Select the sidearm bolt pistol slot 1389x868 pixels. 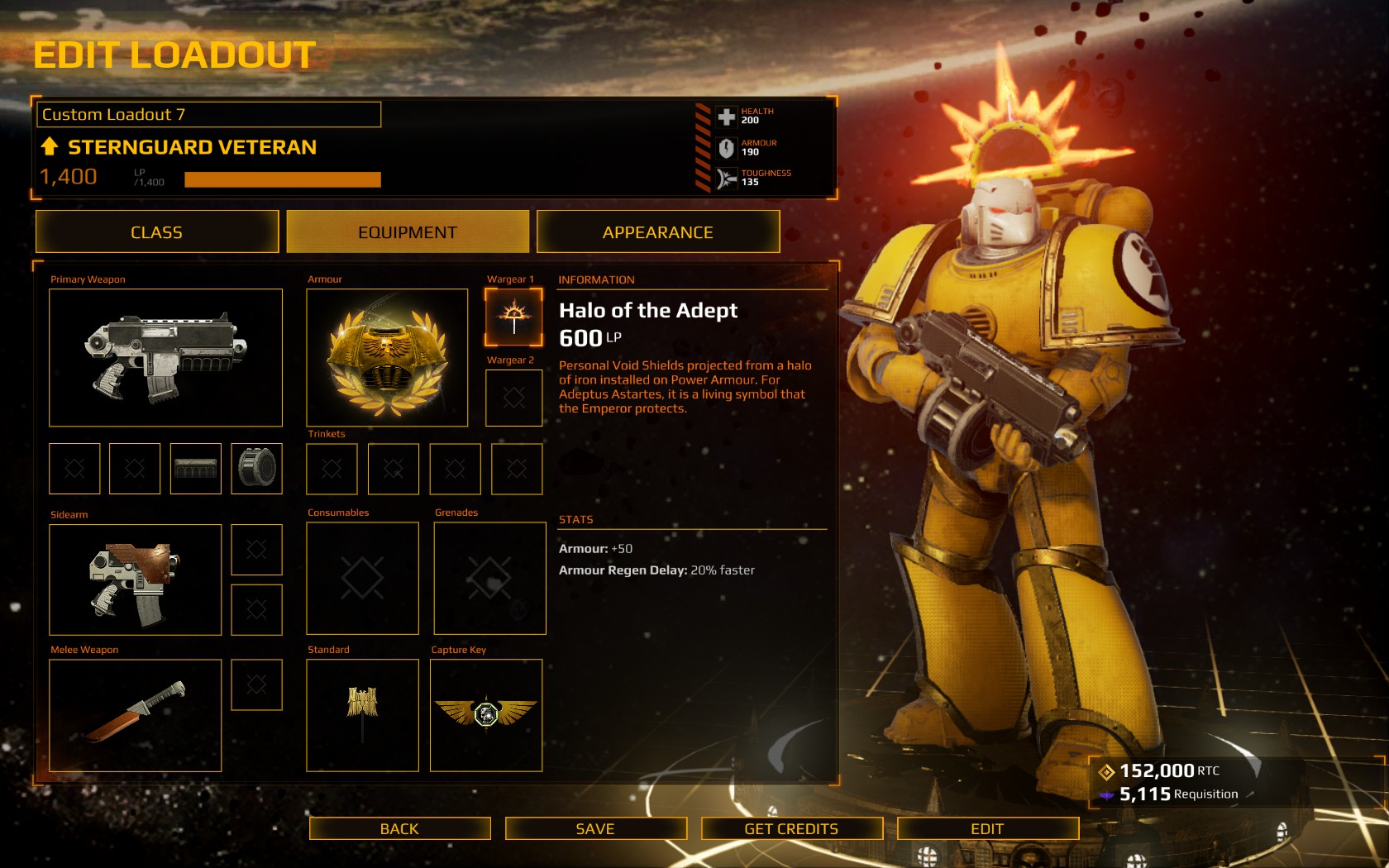[135, 579]
